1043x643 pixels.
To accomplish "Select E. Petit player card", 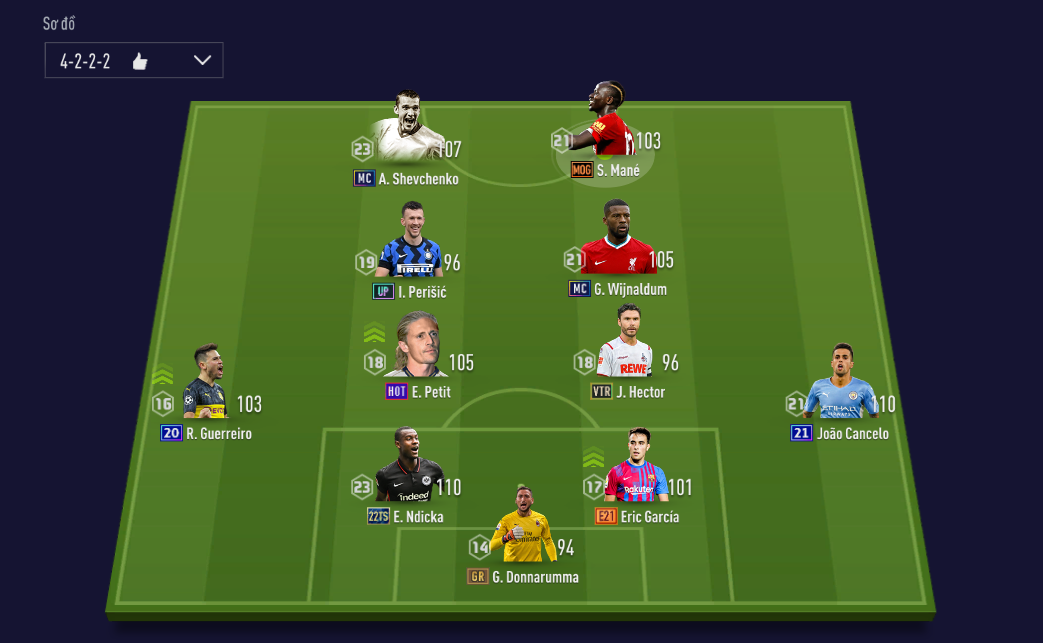I will coord(415,348).
